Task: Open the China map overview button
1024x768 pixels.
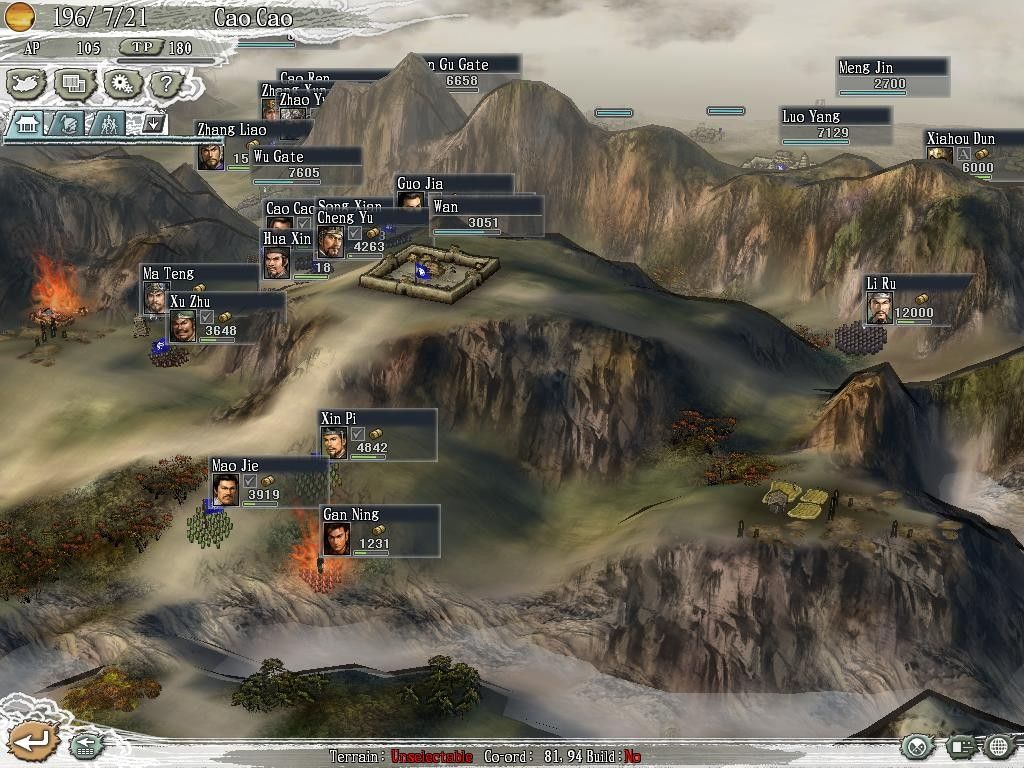Action: point(27,84)
